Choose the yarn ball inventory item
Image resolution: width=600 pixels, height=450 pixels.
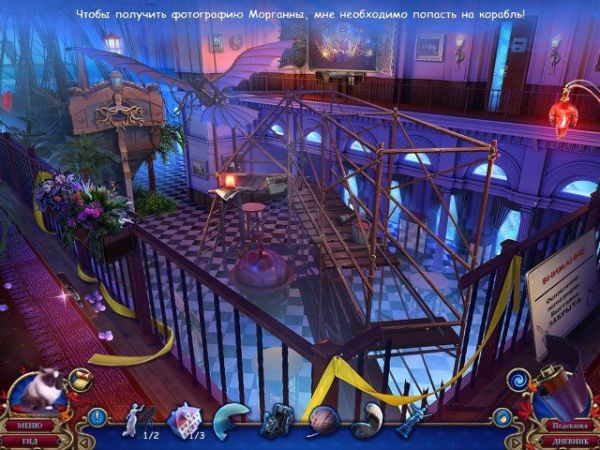click(323, 420)
